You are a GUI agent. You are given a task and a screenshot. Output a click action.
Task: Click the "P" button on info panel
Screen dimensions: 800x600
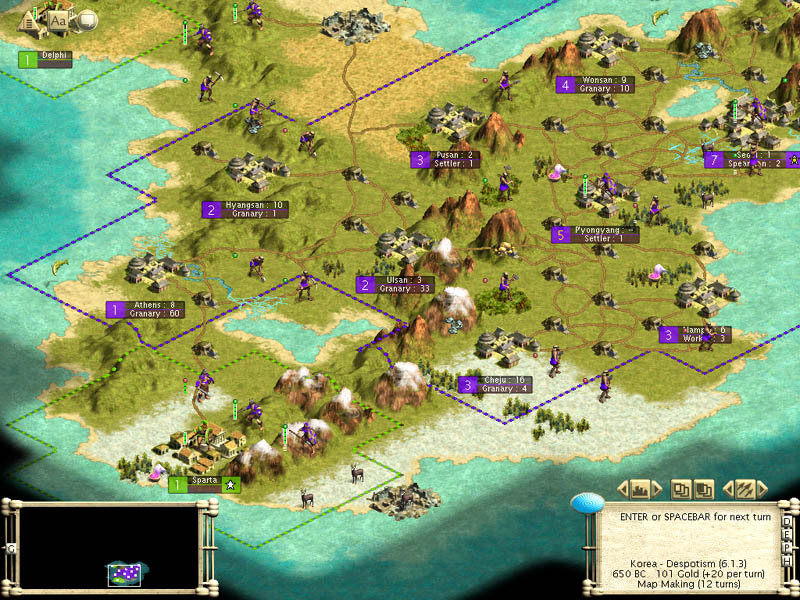click(788, 547)
